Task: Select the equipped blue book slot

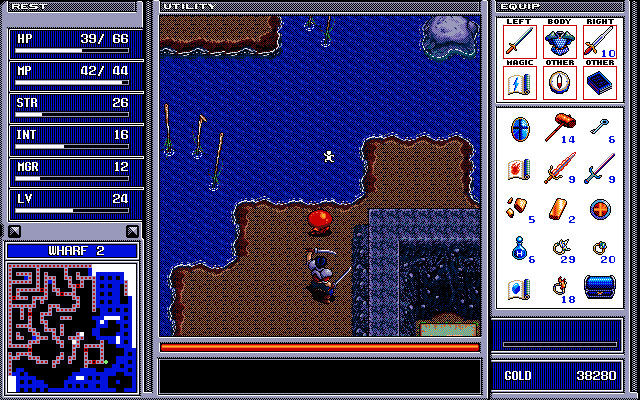Action: [598, 82]
